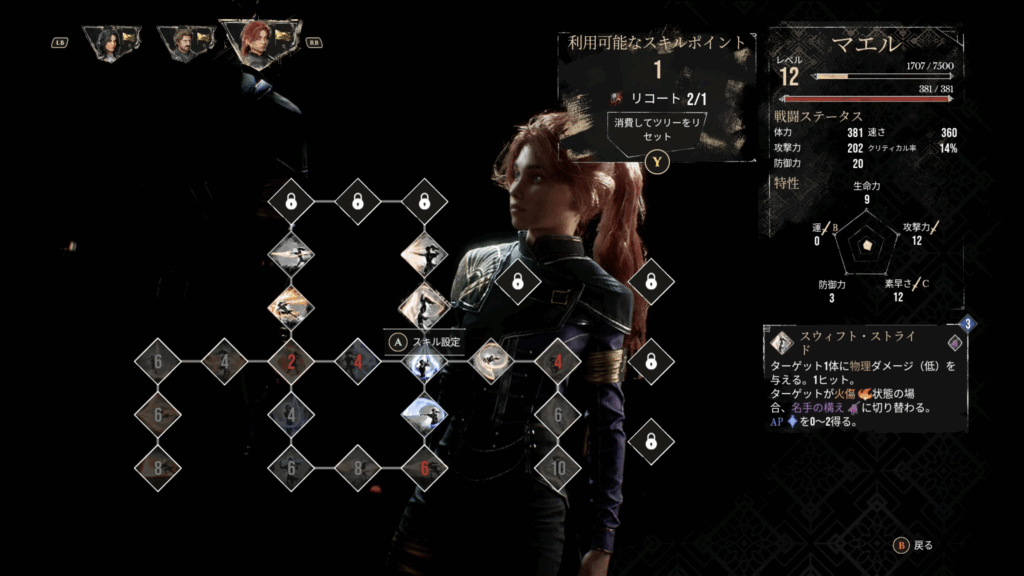Select the skill node costing red 2
Screen dimensions: 1024x576
291,361
